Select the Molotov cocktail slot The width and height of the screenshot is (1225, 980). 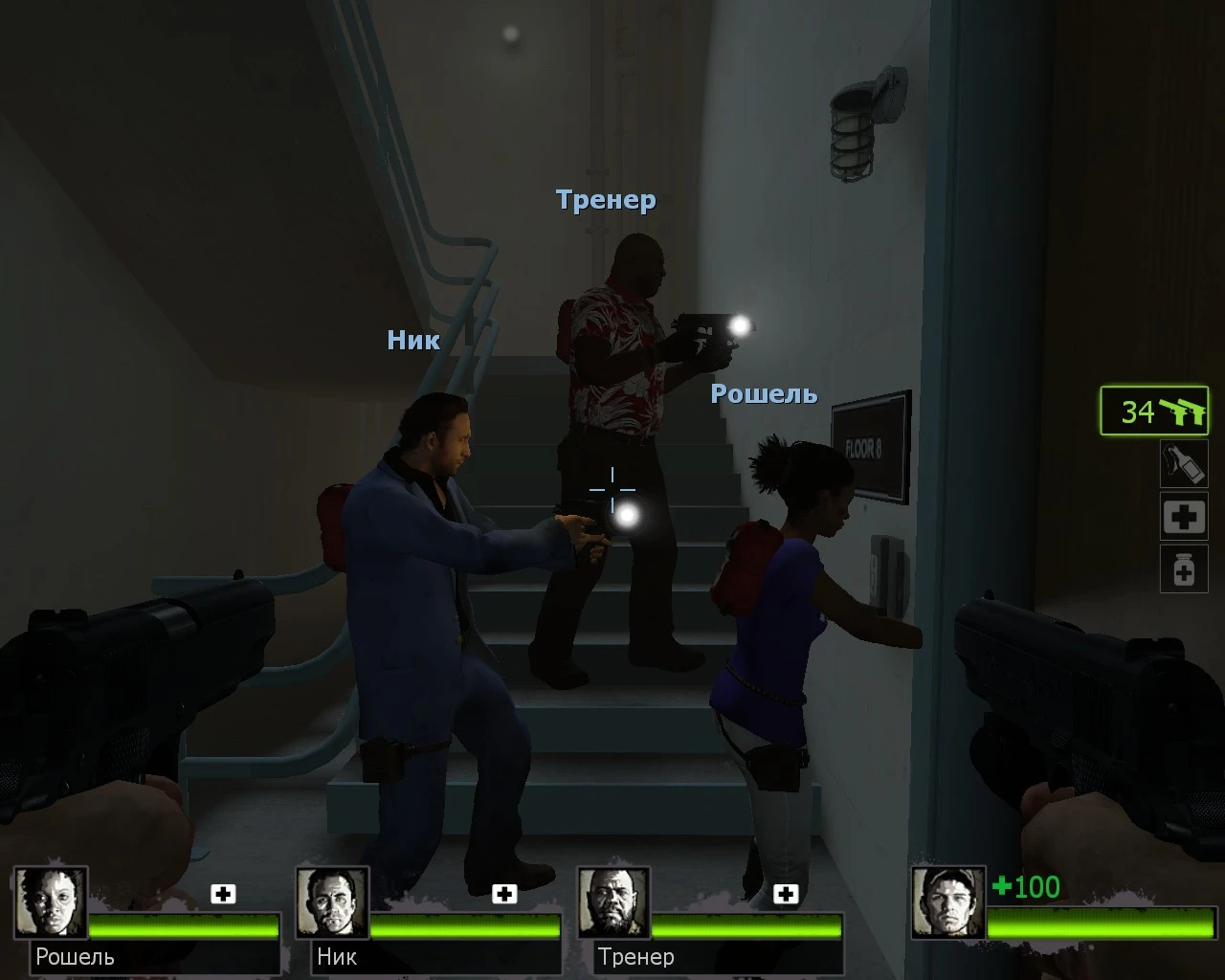[x=1184, y=466]
